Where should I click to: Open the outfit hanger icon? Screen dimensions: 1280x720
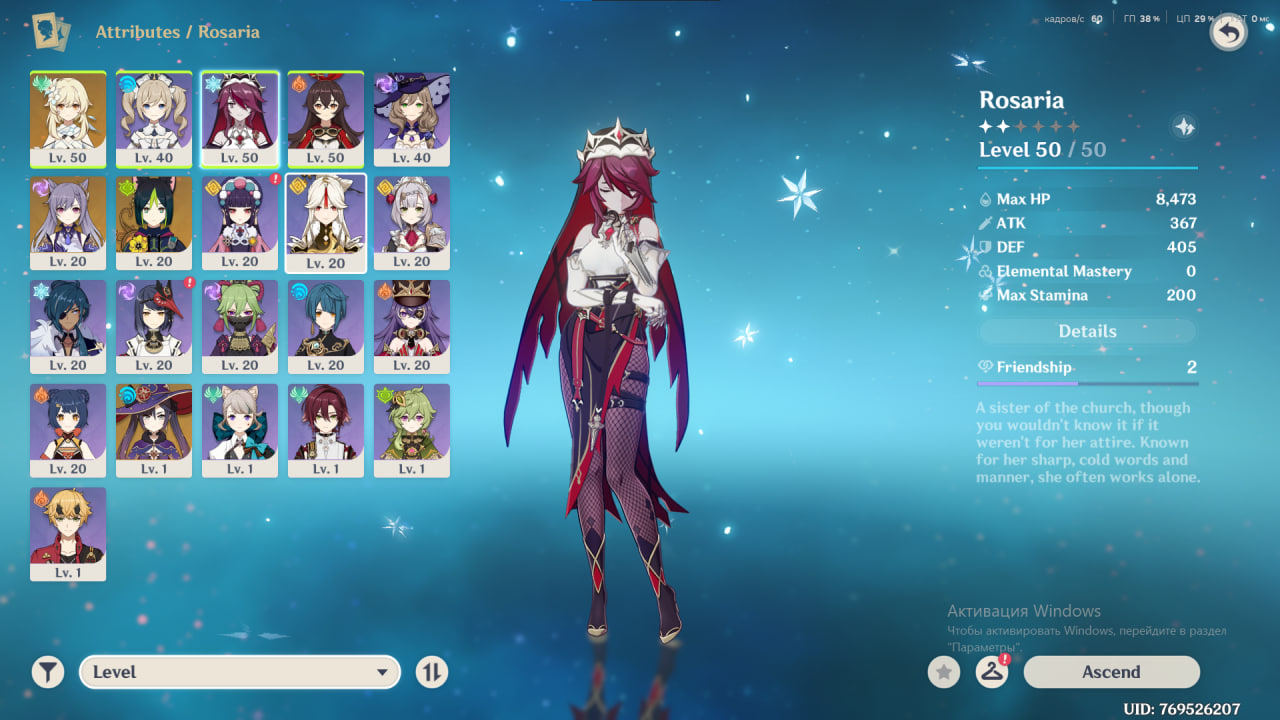click(991, 672)
